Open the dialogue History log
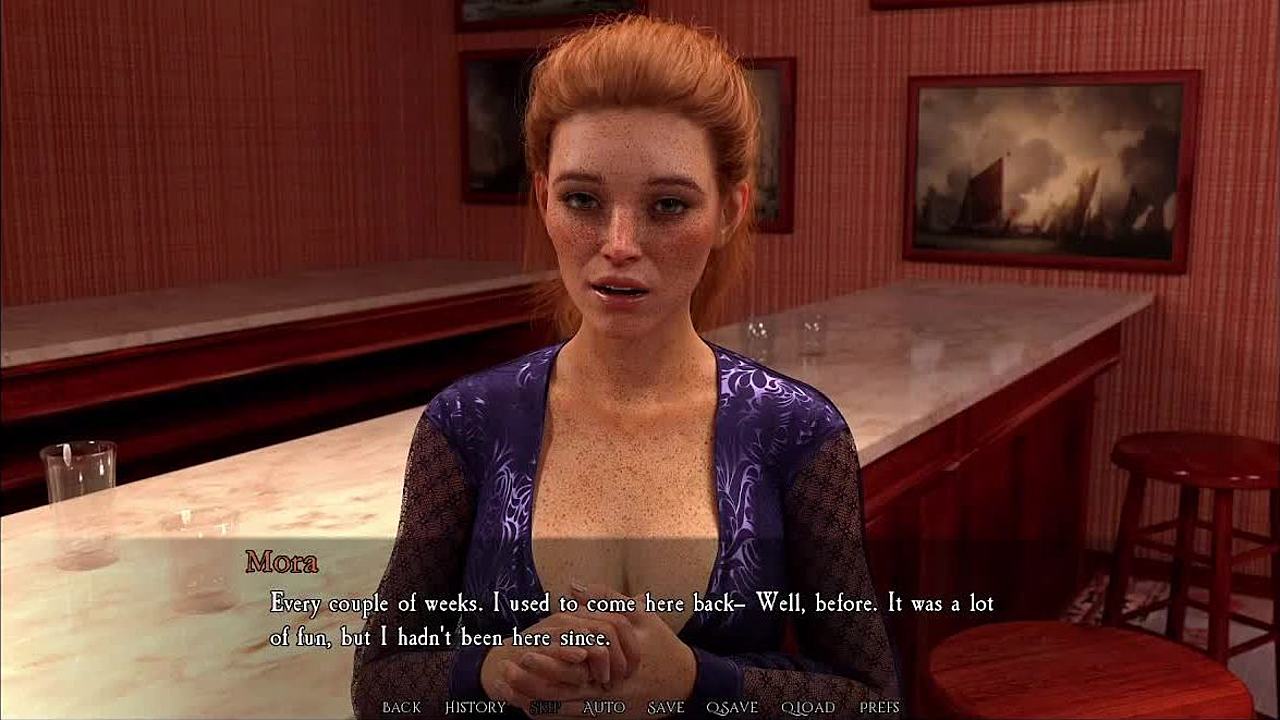Image resolution: width=1280 pixels, height=720 pixels. point(475,707)
